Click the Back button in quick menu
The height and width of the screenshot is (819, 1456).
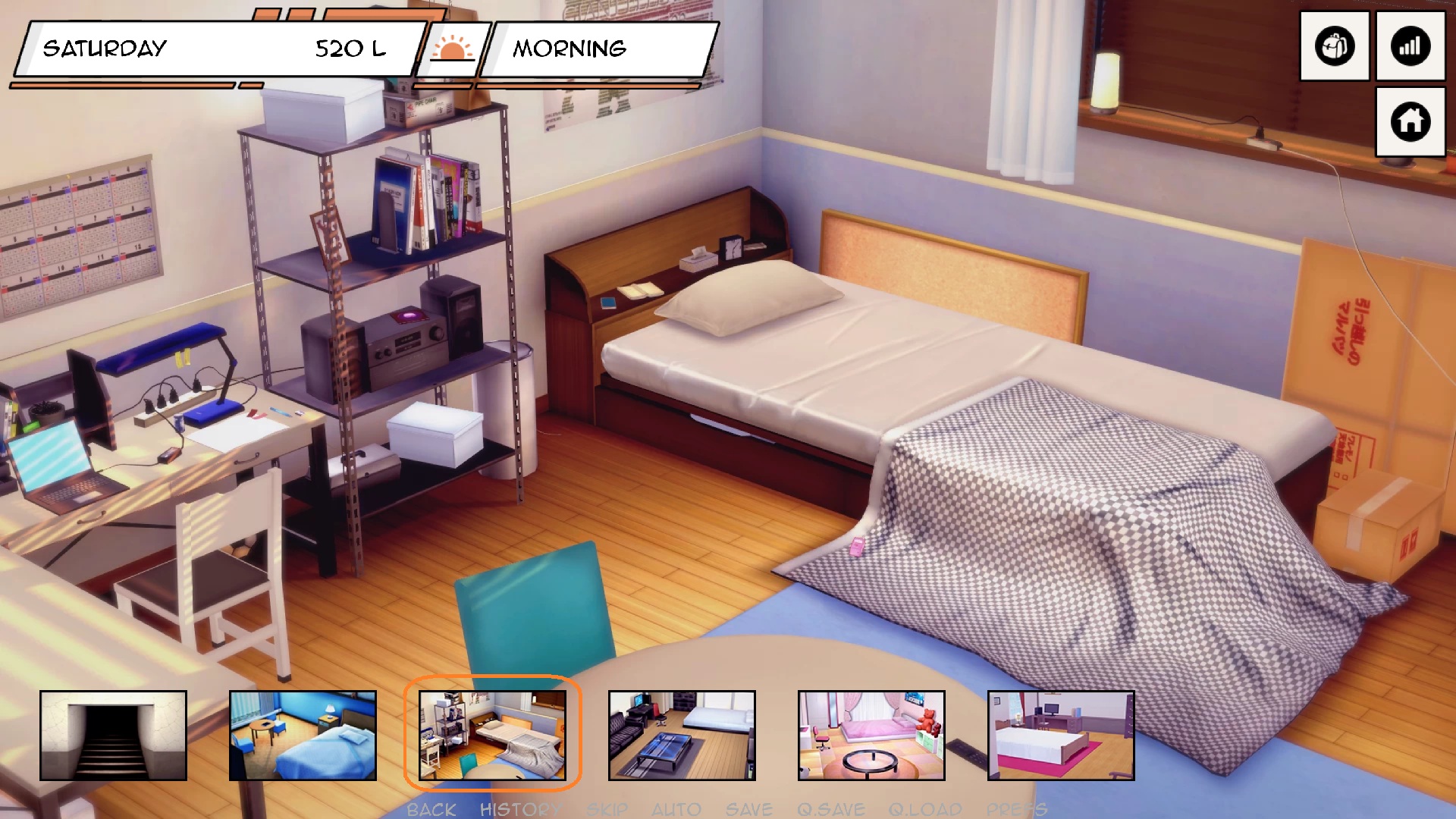[431, 809]
